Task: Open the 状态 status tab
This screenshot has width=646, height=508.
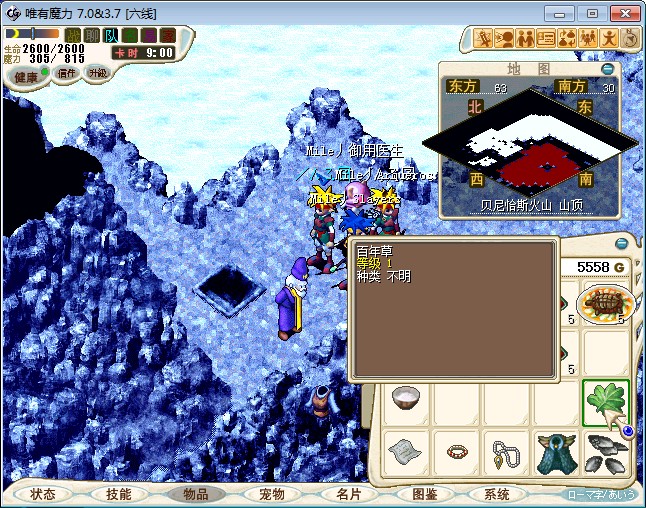Action: point(43,494)
